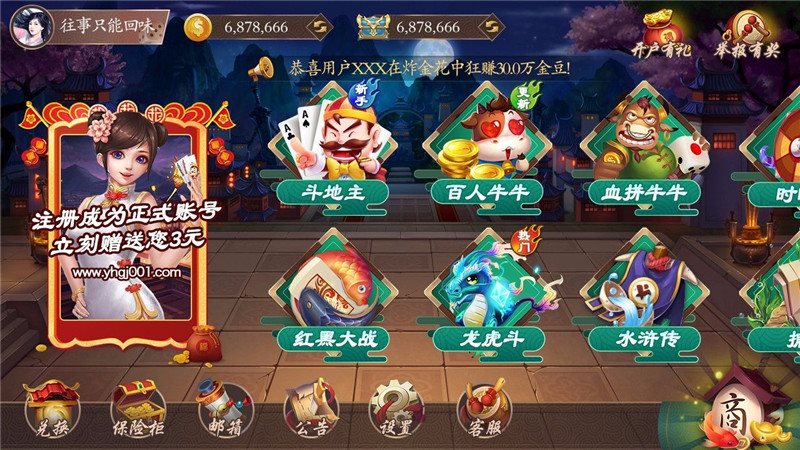
Task: Check the 邮箱 mailbox
Action: (x=223, y=410)
